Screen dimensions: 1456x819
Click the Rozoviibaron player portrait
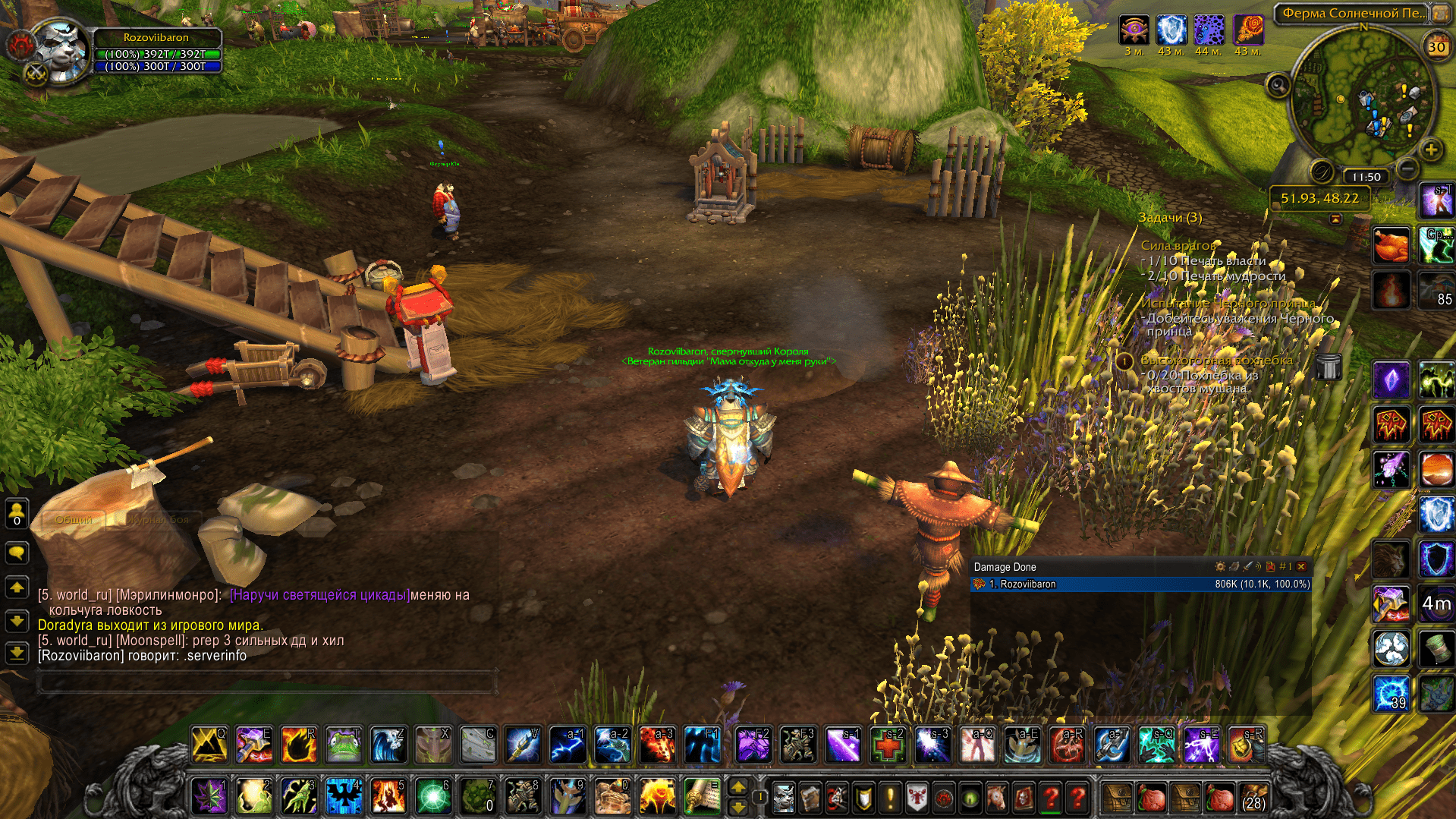(61, 49)
